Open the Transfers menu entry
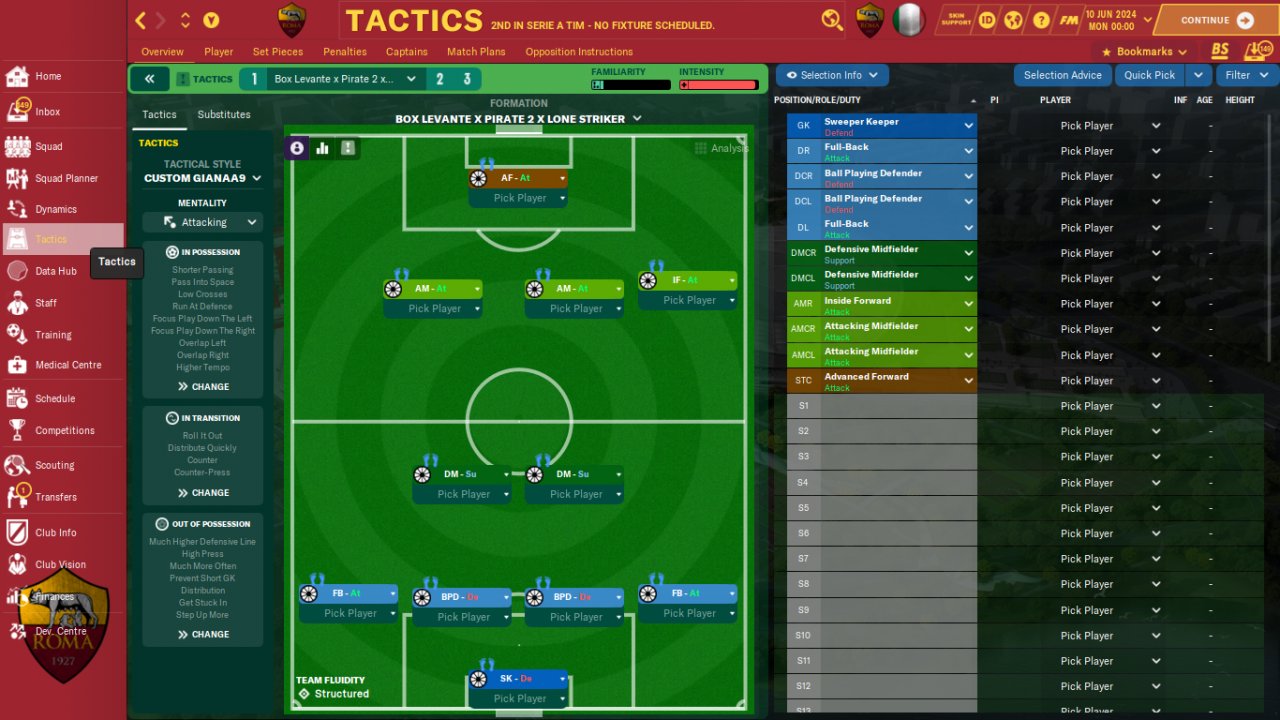Image resolution: width=1280 pixels, height=720 pixels. 55,497
